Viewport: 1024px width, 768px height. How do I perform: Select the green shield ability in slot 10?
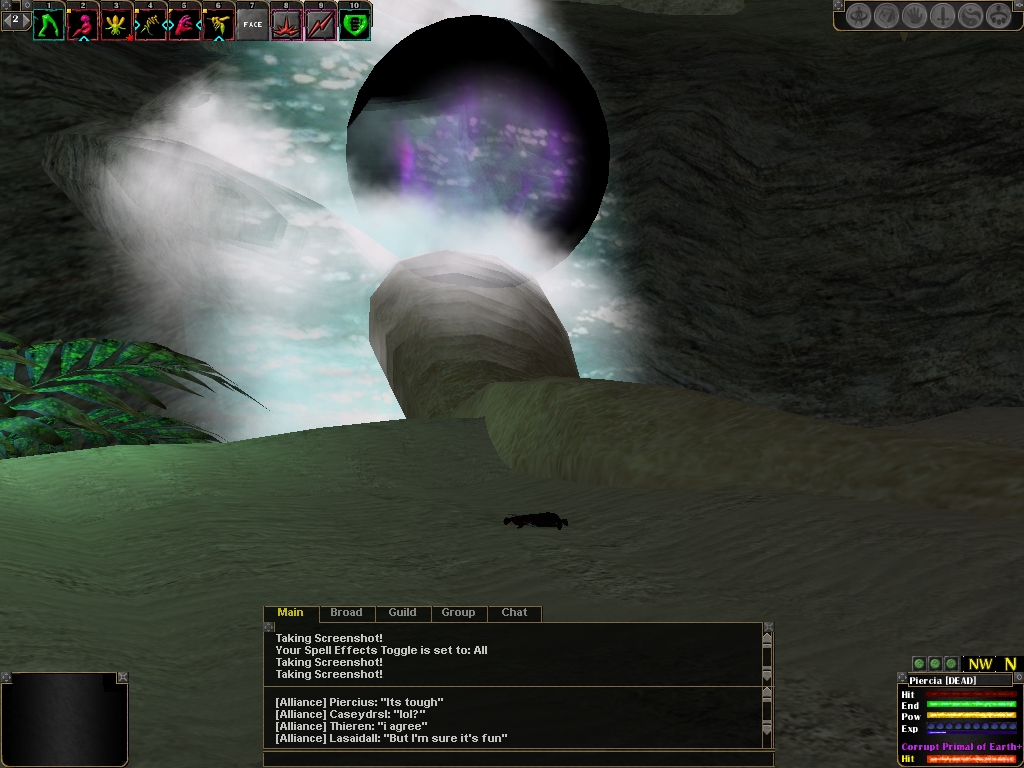coord(354,24)
